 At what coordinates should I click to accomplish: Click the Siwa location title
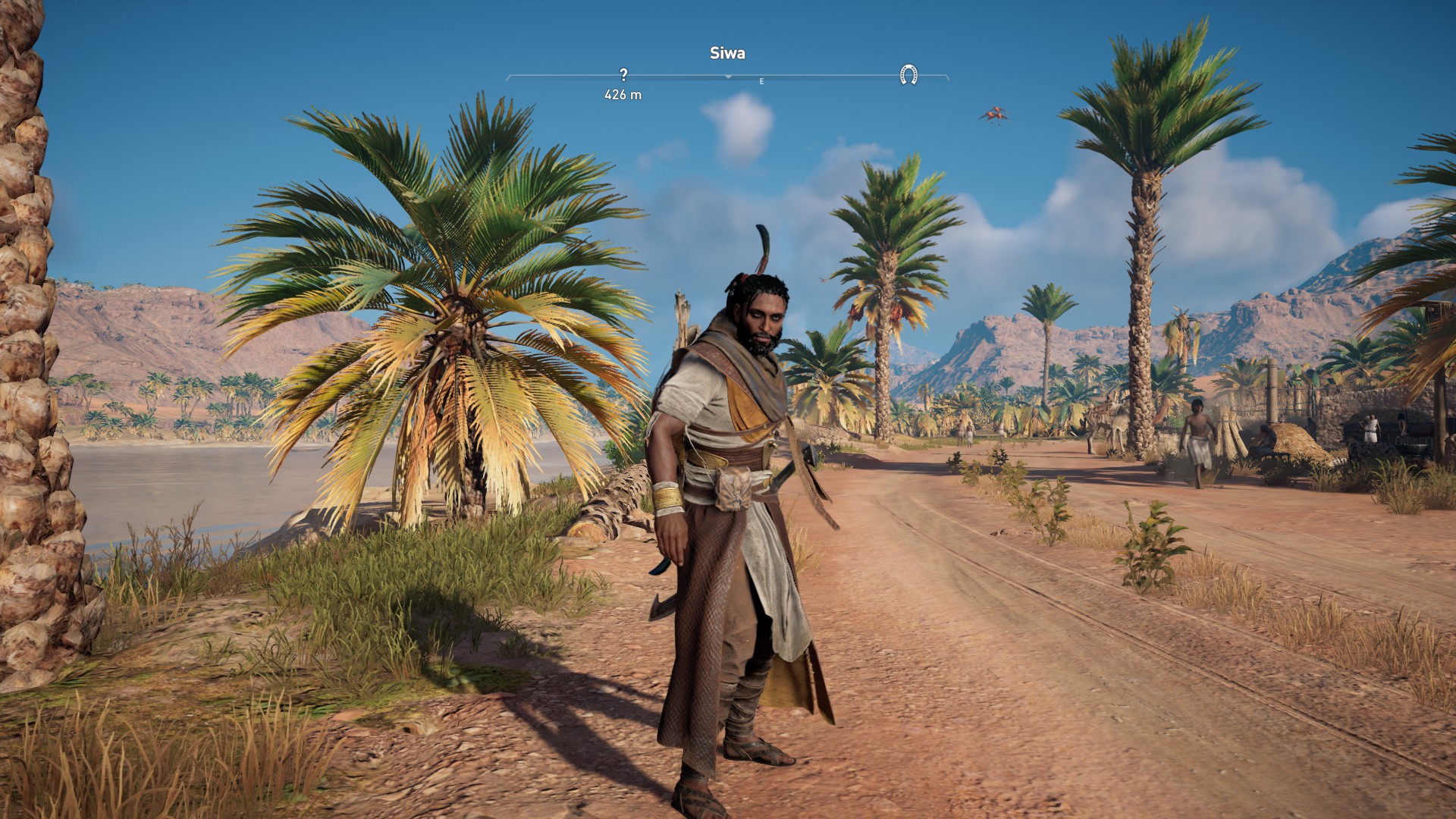click(x=726, y=53)
